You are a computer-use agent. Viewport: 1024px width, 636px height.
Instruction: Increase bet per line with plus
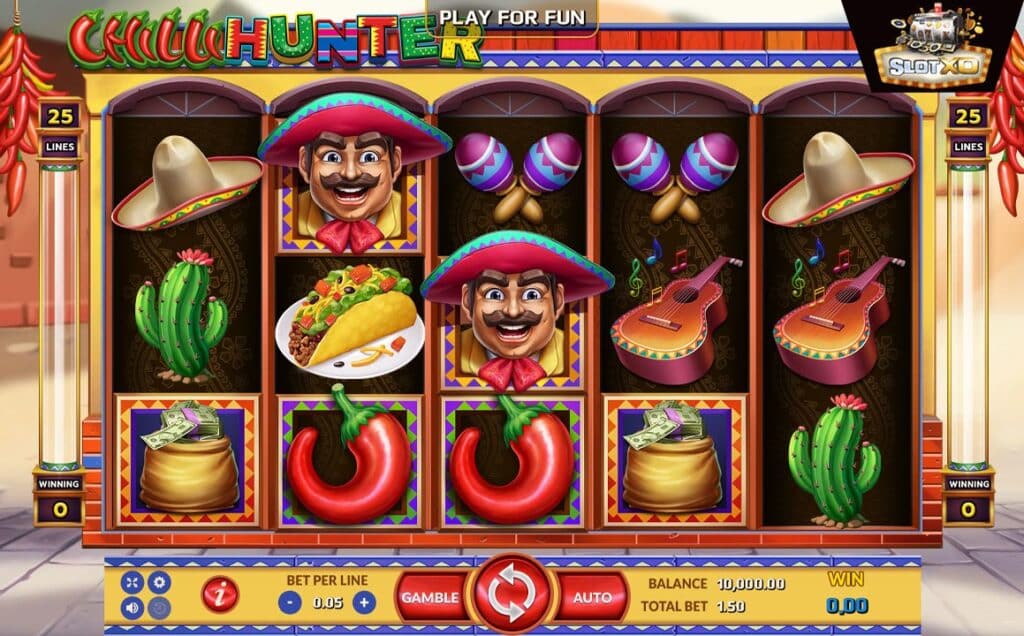tap(363, 603)
